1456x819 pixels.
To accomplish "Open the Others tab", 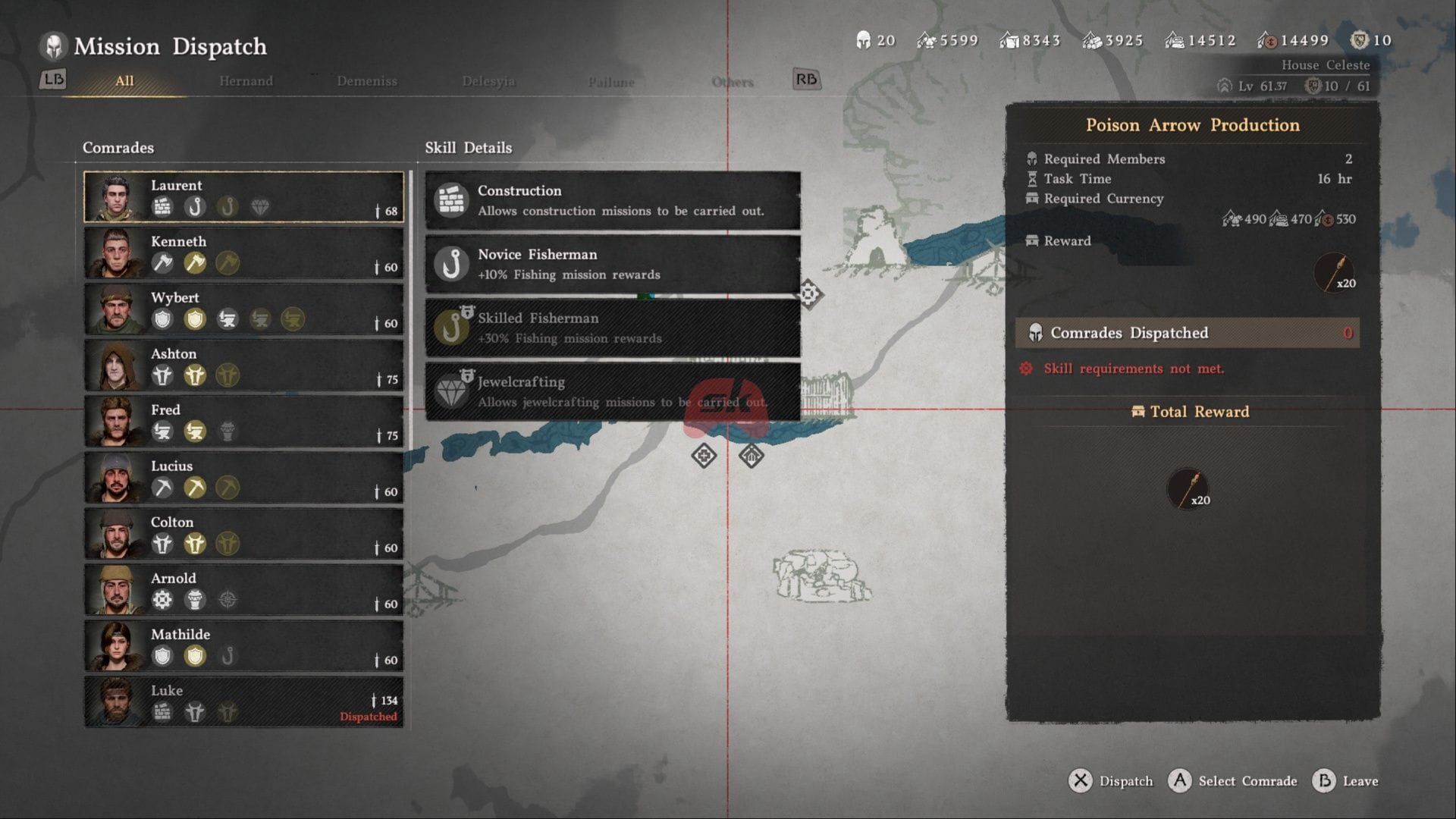I will pyautogui.click(x=733, y=82).
